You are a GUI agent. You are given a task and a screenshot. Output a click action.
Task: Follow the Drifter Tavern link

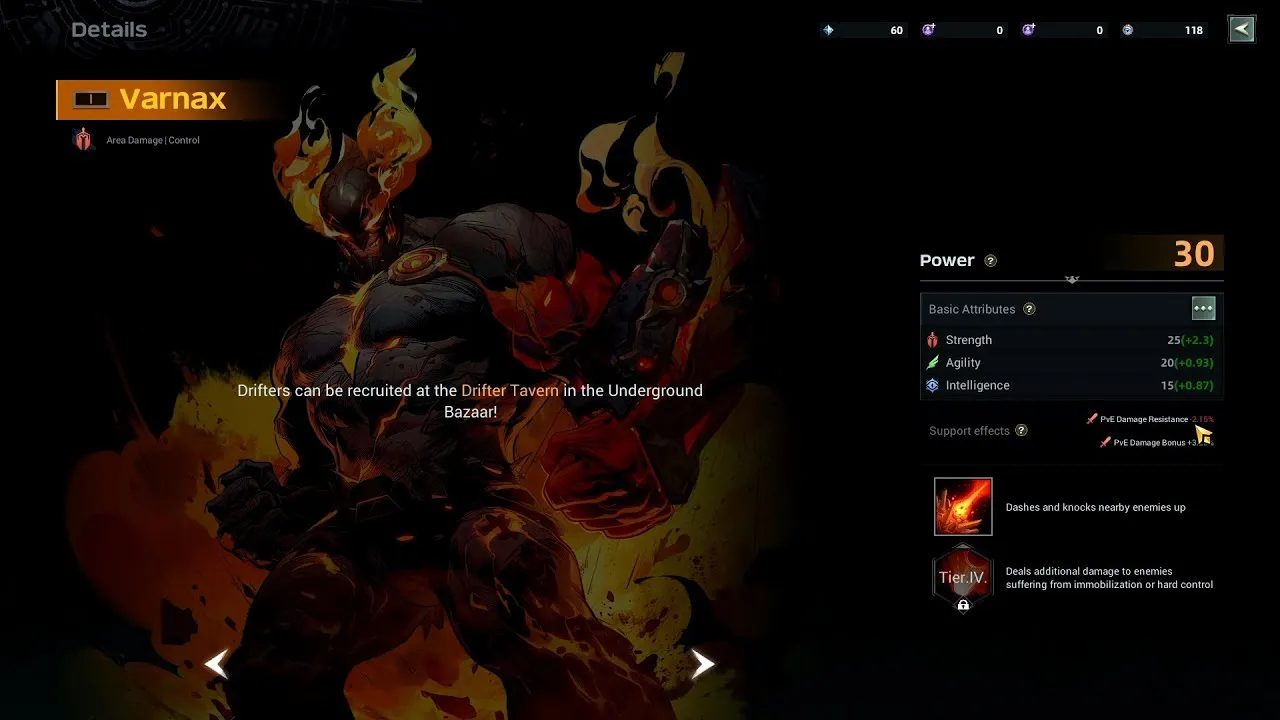[x=510, y=390]
